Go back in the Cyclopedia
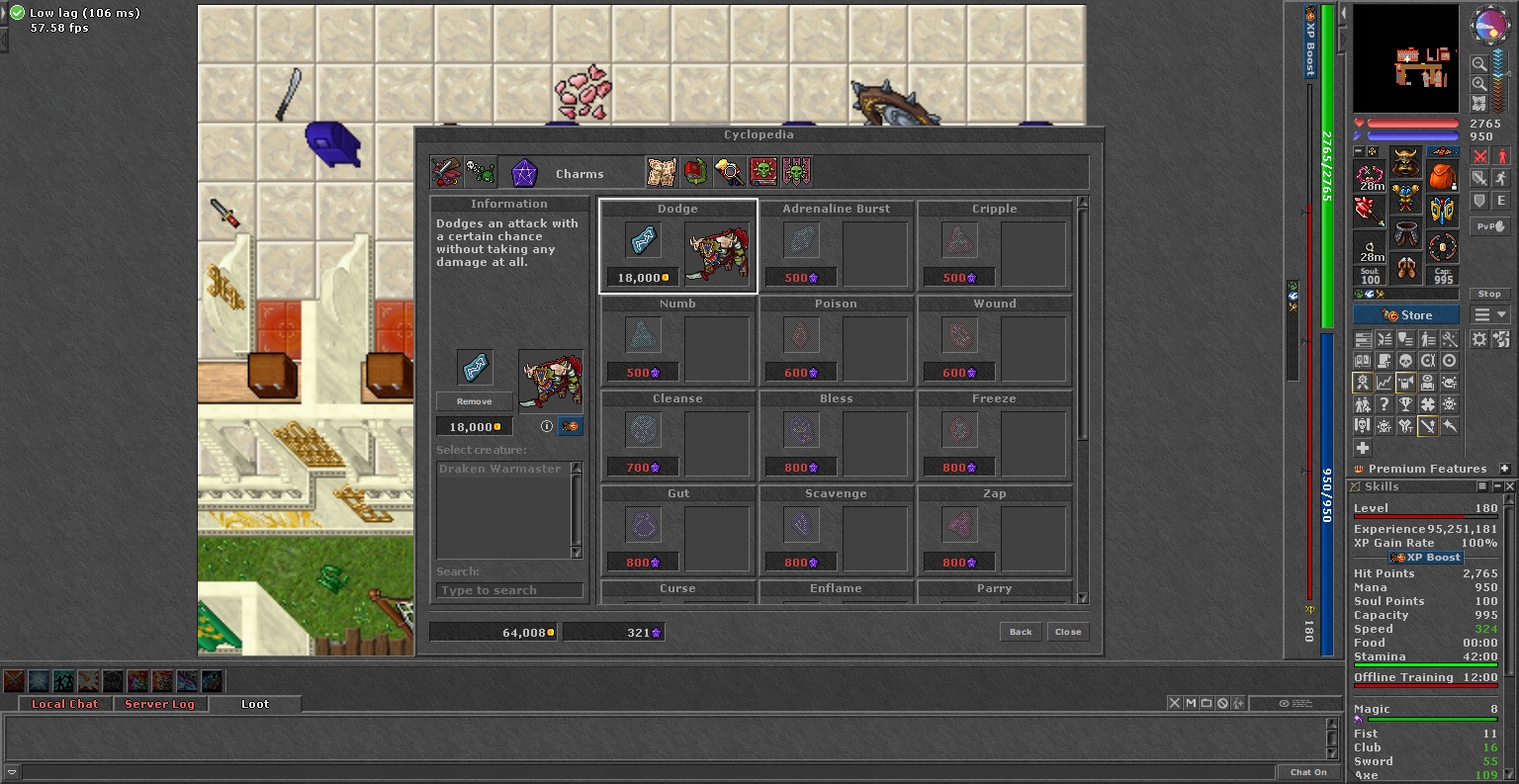The width and height of the screenshot is (1519, 784). 1021,632
